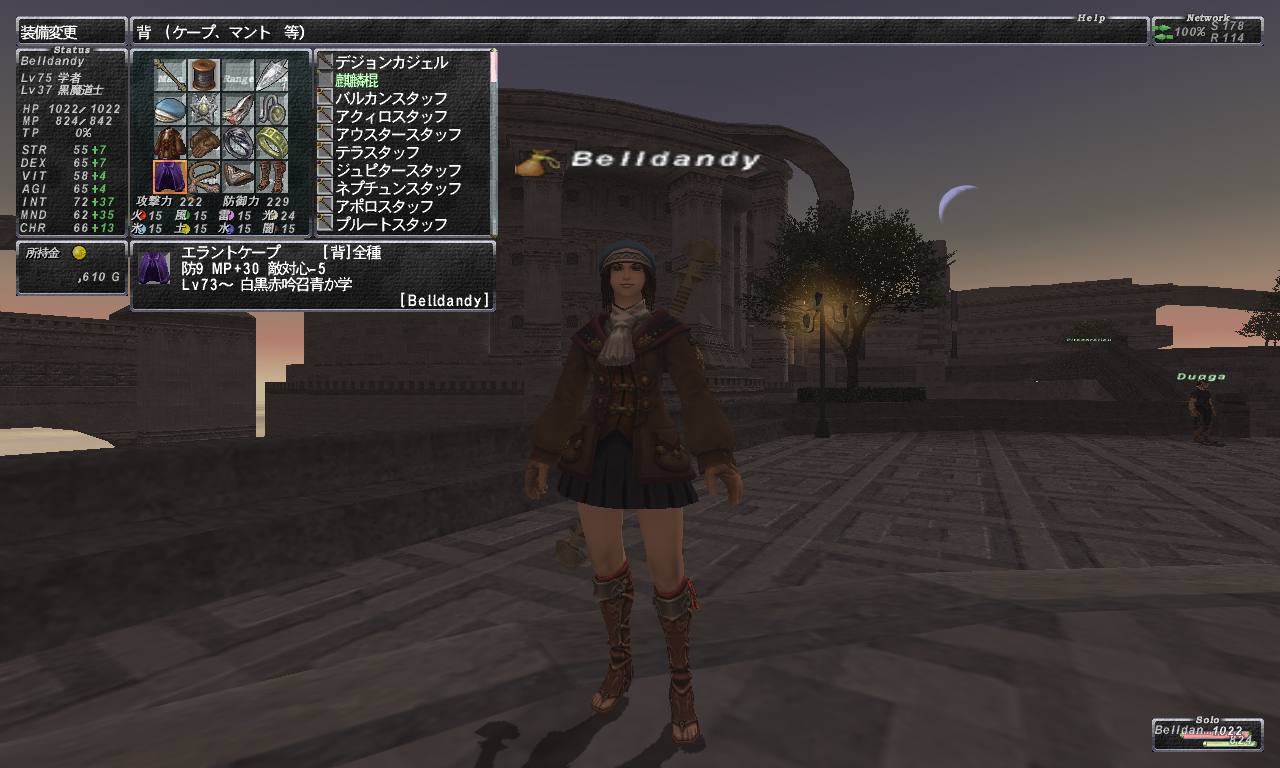Image resolution: width=1280 pixels, height=768 pixels.
Task: Select the brown gloves hands slot
Action: click(x=204, y=142)
